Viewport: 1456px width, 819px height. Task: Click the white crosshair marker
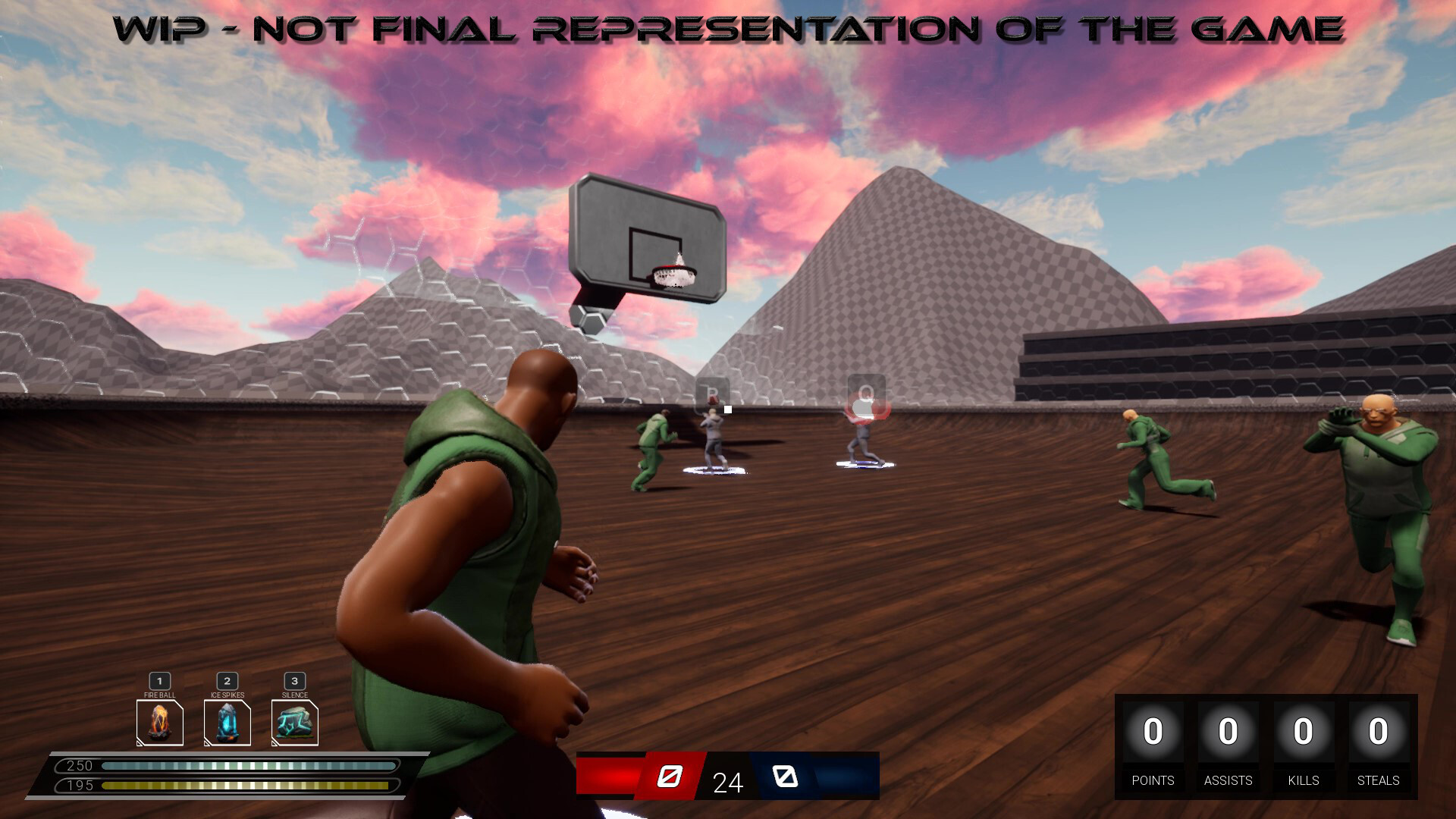(726, 408)
